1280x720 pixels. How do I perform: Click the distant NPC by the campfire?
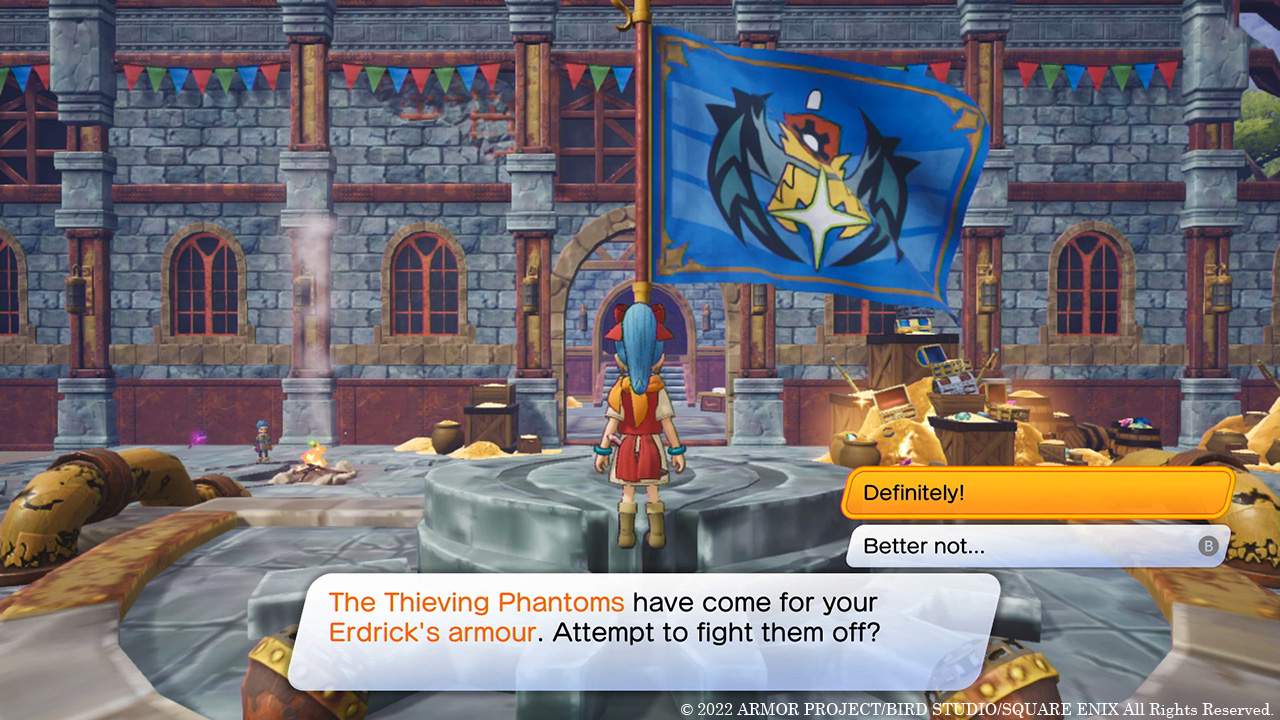pos(262,440)
